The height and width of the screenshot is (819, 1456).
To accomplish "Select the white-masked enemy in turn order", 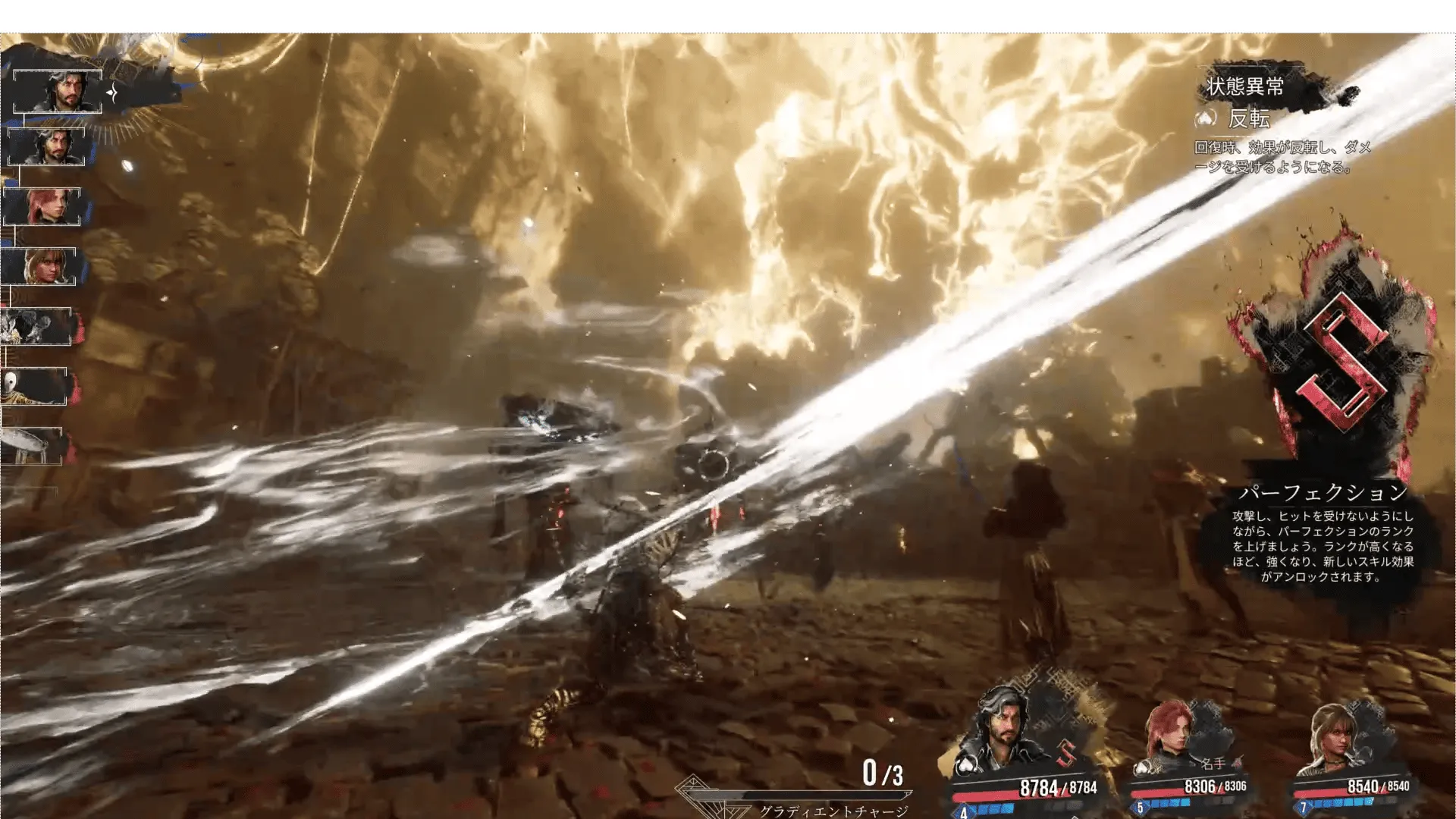I will point(33,387).
